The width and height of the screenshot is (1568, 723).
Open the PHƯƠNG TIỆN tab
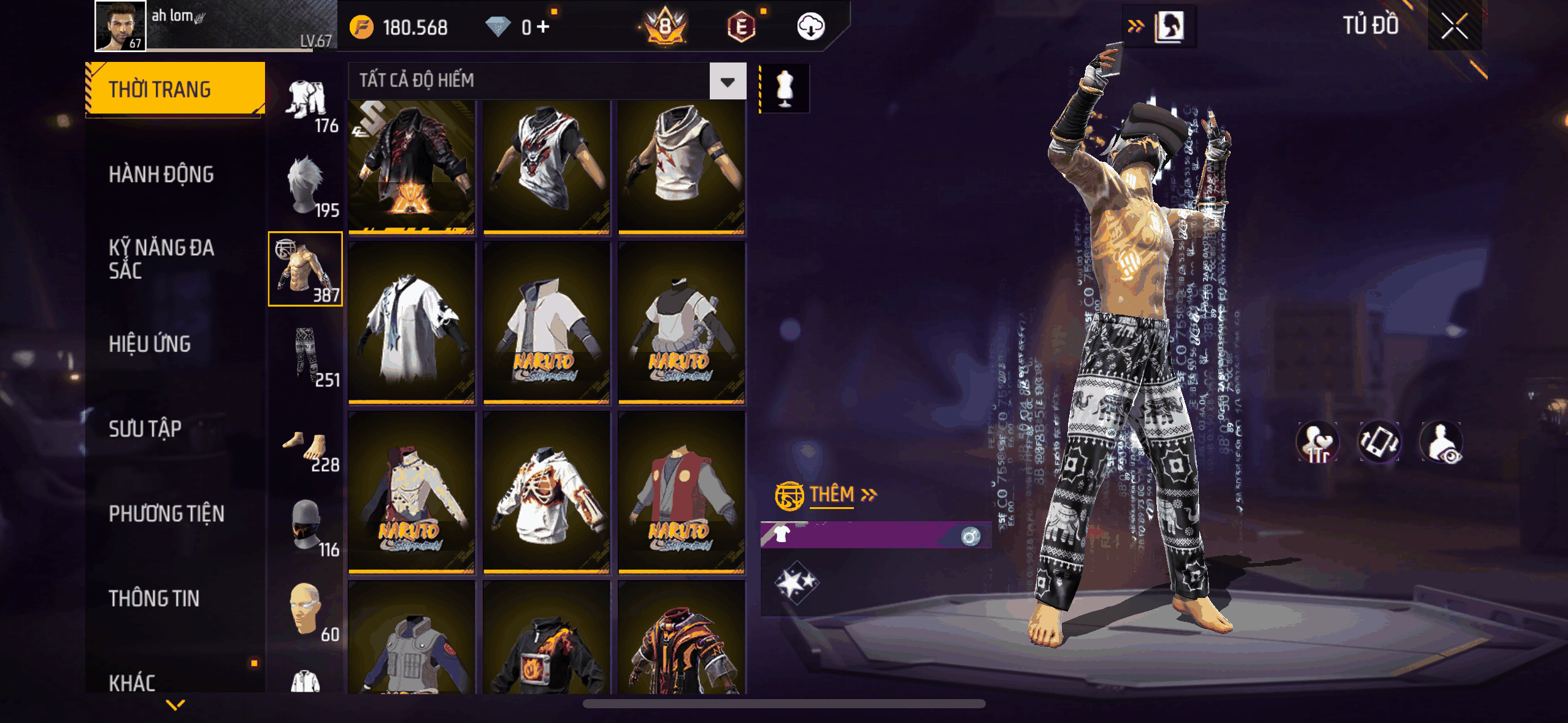click(166, 513)
